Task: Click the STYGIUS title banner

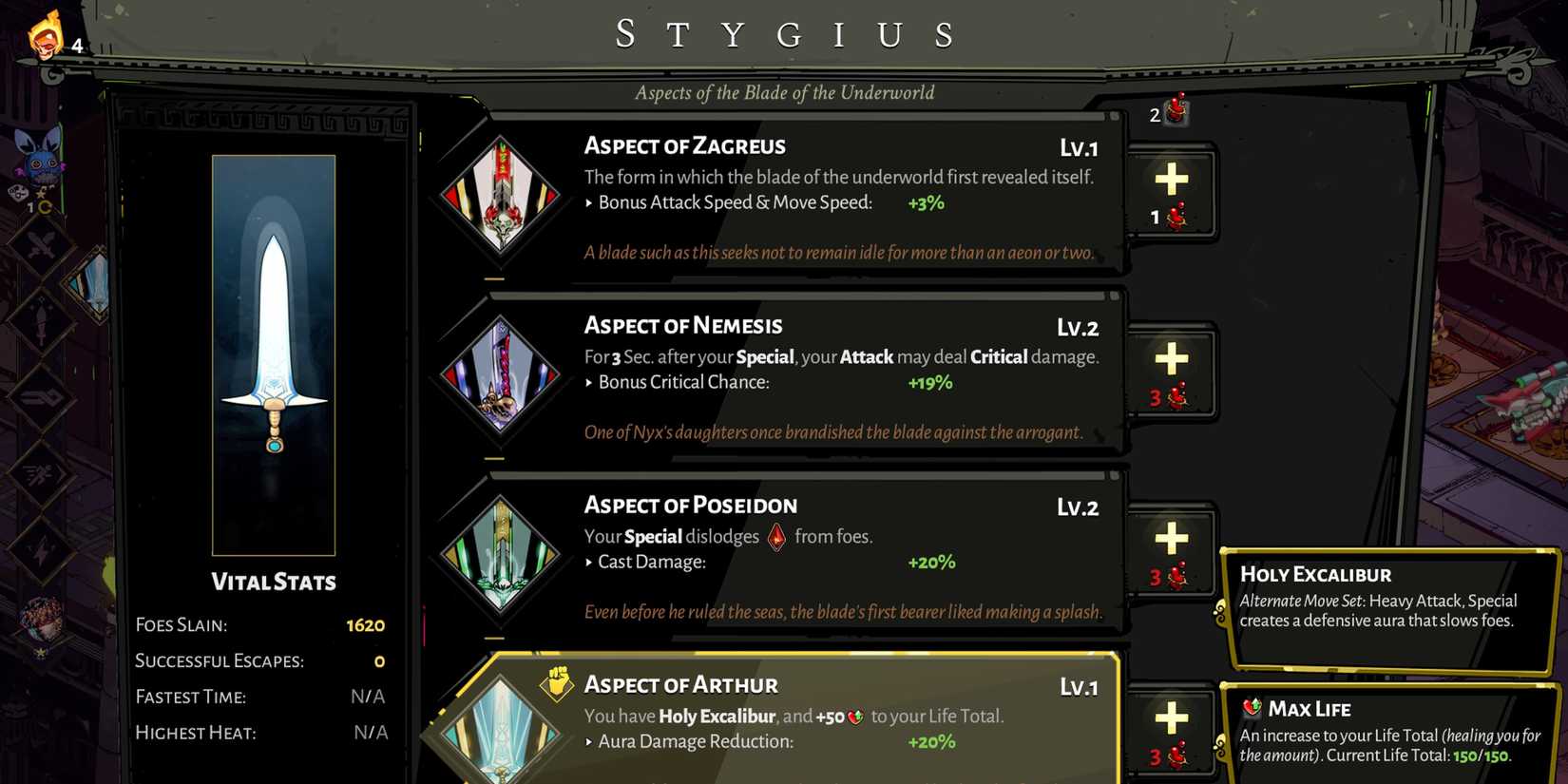Action: [x=784, y=33]
